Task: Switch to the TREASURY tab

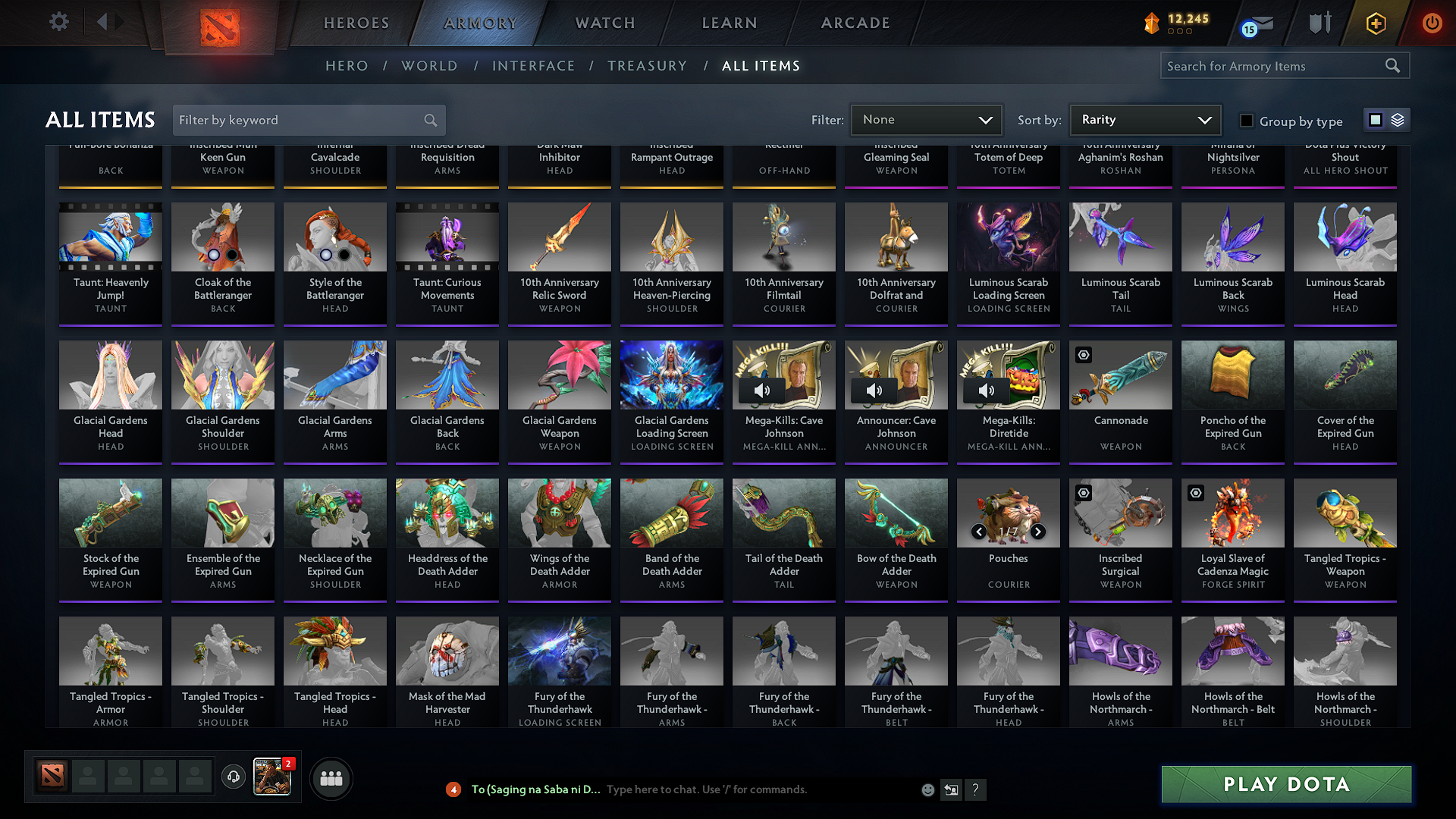Action: coord(647,66)
